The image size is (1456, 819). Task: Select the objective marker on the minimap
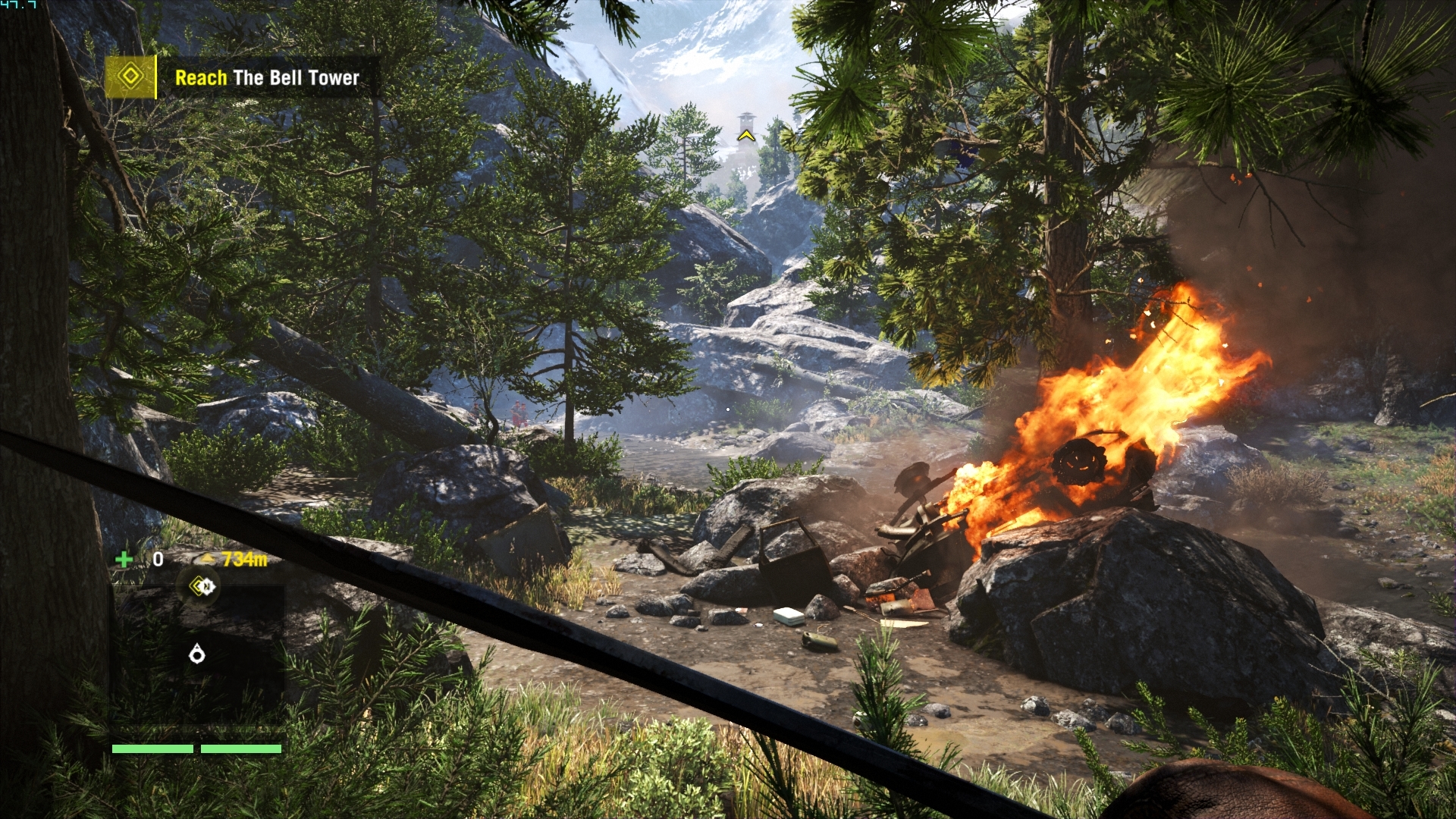coord(202,586)
